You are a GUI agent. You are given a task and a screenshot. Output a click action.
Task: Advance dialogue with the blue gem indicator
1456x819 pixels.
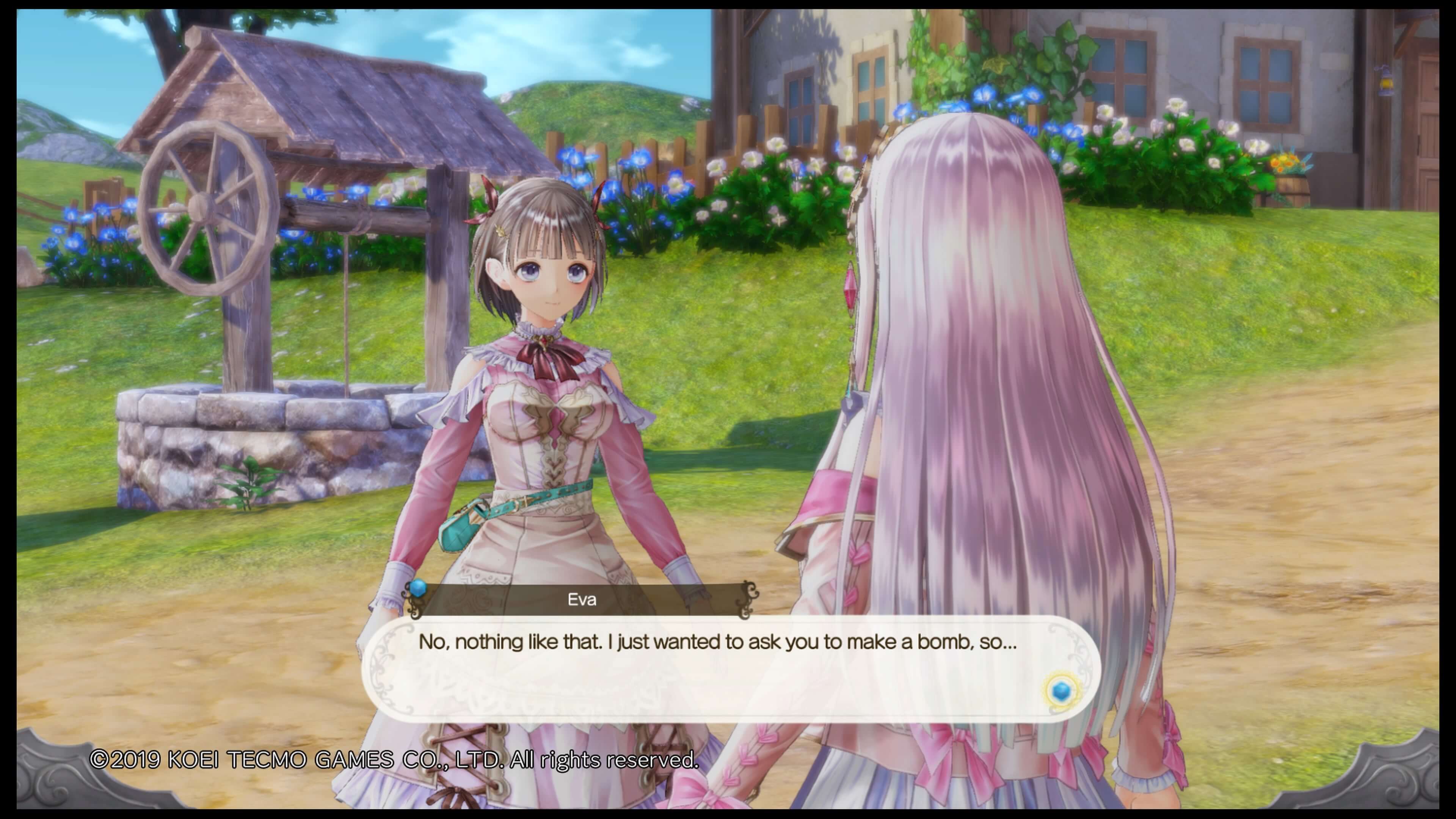click(x=1062, y=691)
